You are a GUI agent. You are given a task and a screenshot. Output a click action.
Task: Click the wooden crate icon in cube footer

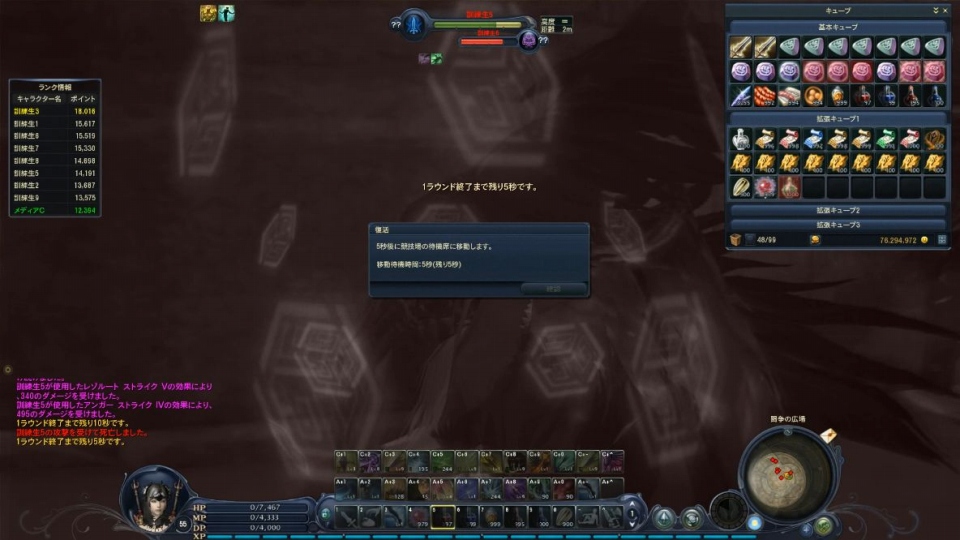(x=736, y=240)
